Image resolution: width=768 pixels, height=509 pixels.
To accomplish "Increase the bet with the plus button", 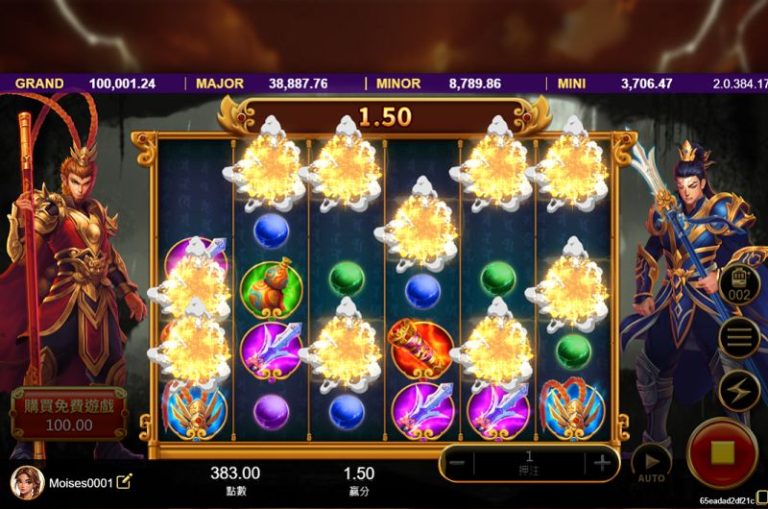I will [x=602, y=463].
